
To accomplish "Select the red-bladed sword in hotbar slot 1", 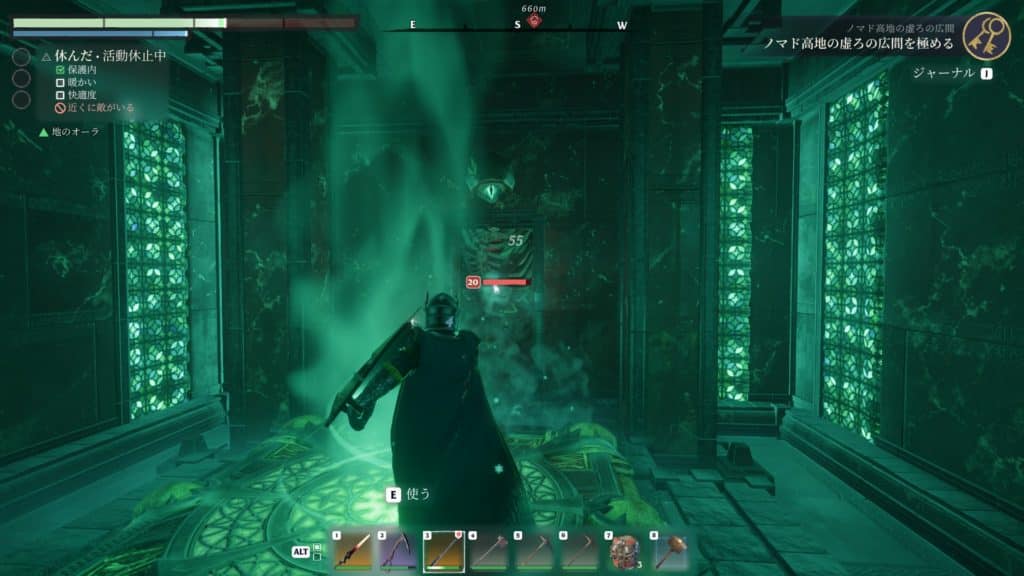I will [x=352, y=551].
